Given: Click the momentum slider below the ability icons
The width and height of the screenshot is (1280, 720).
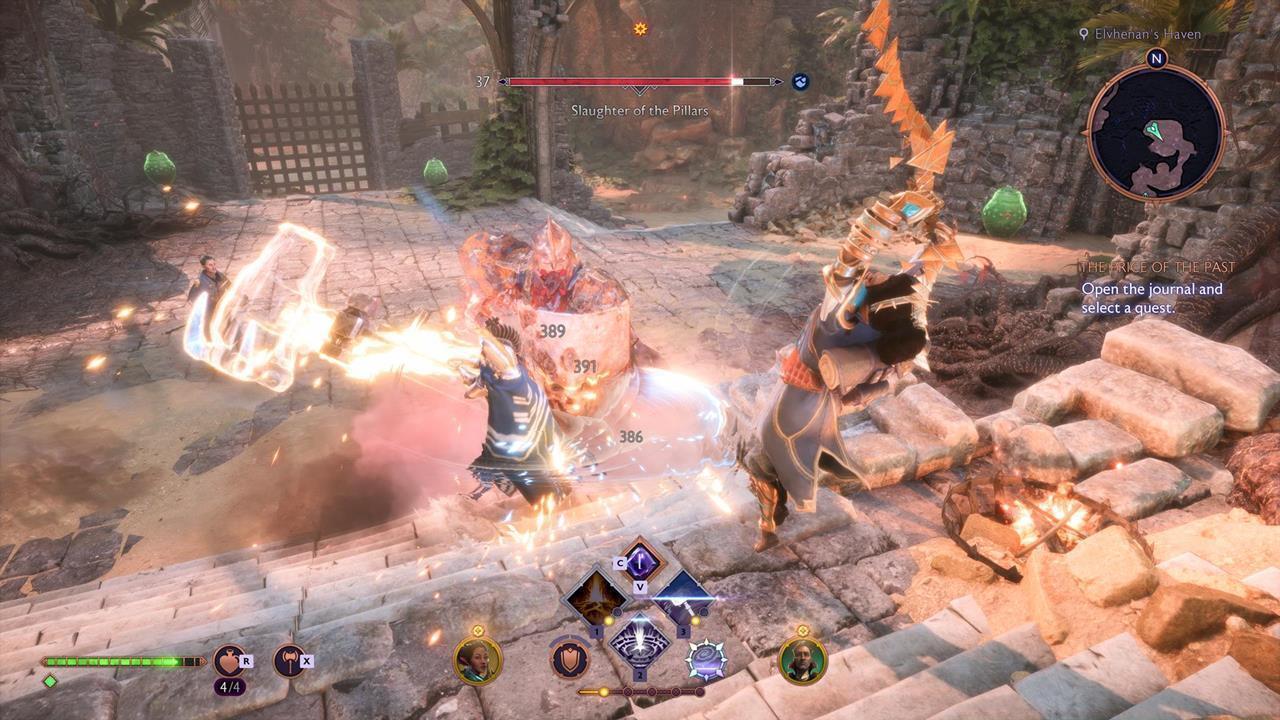Looking at the screenshot, I should point(640,691).
